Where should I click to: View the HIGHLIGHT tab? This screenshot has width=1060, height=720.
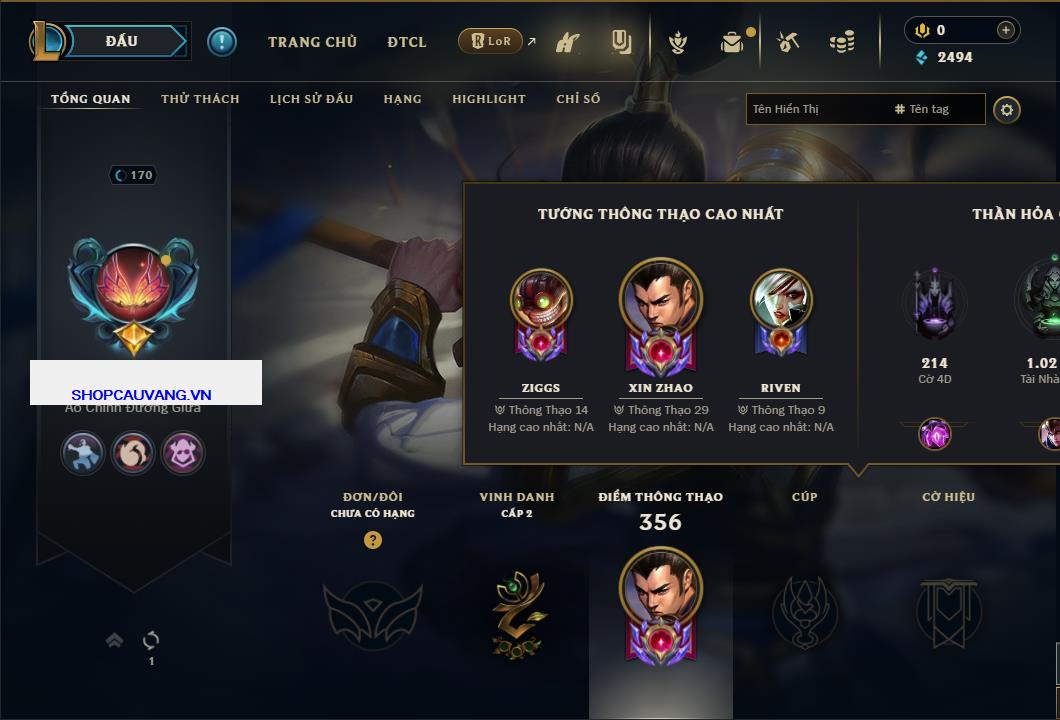point(488,99)
